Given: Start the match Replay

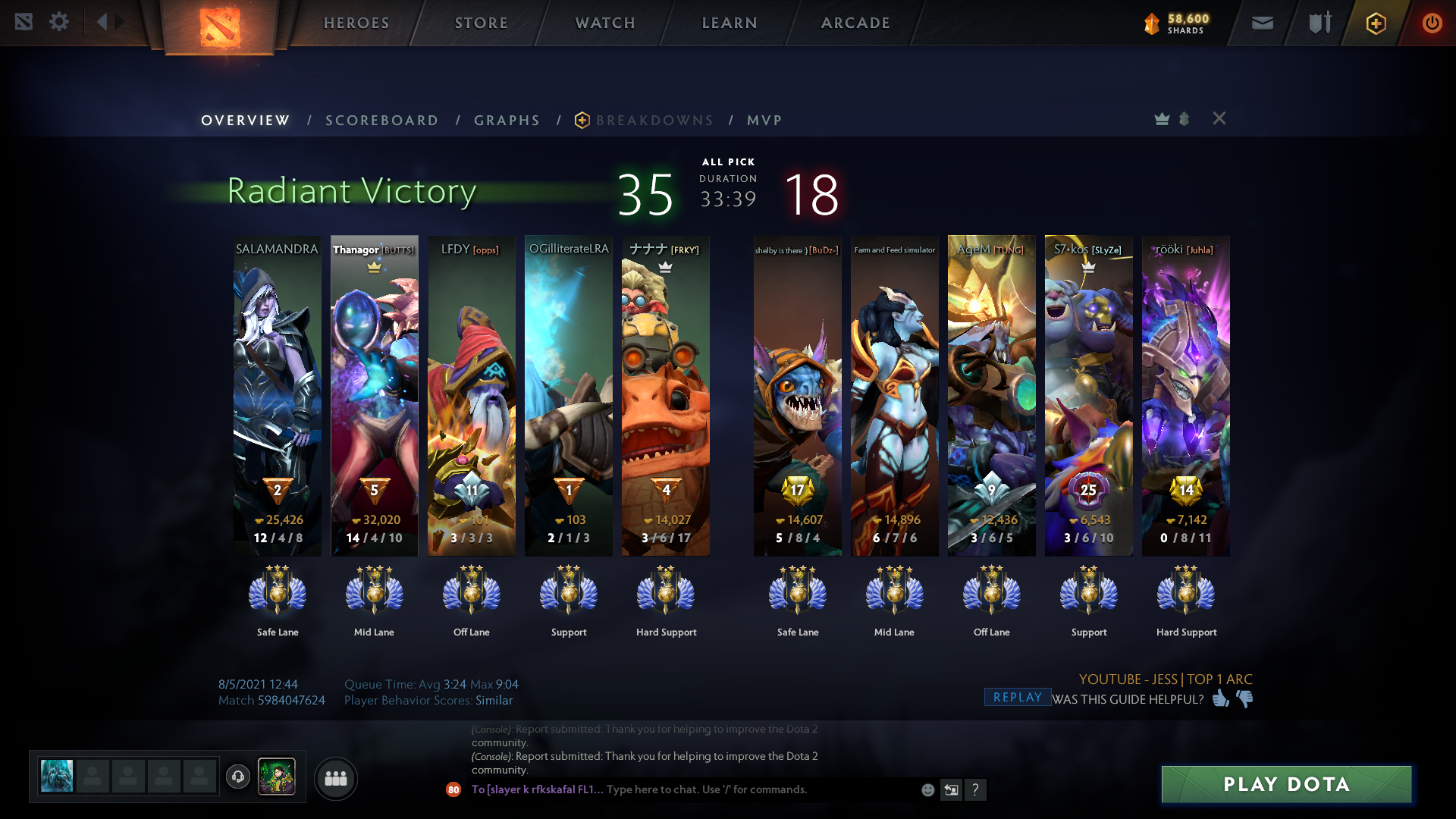Looking at the screenshot, I should (1017, 698).
